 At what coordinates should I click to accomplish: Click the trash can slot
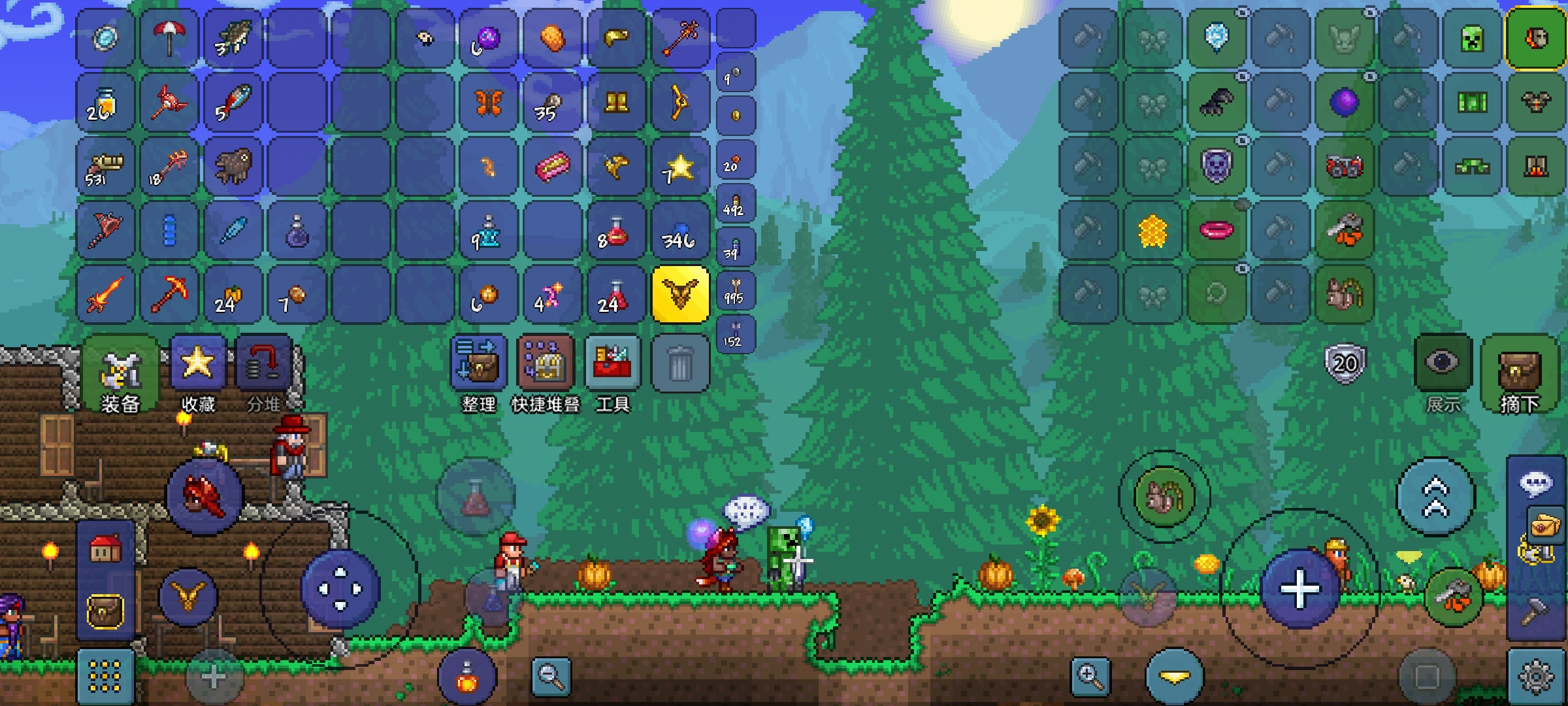click(x=679, y=363)
